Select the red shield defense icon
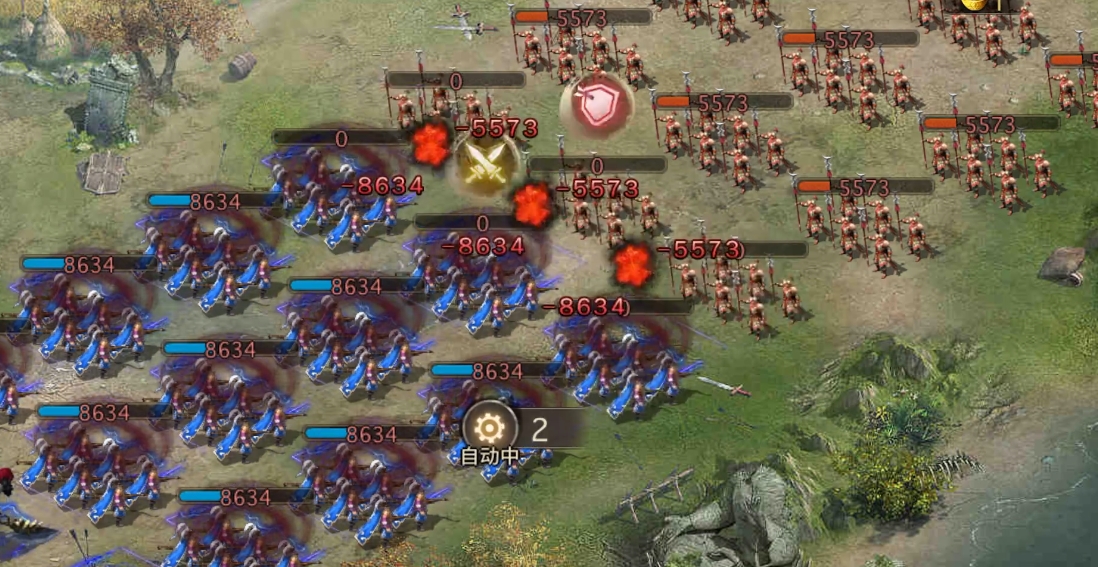The image size is (1098, 567). [x=597, y=107]
